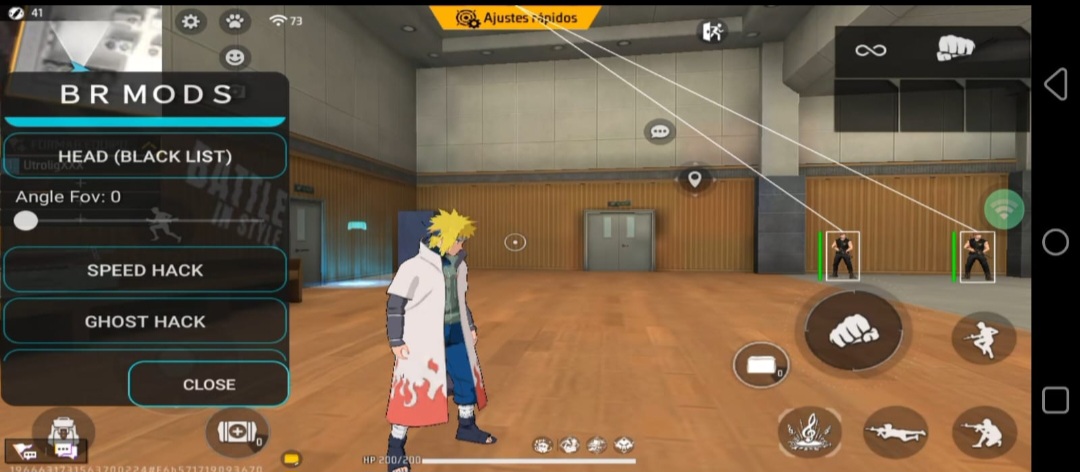The image size is (1080, 472).
Task: Open the chat speech bubble
Action: click(658, 131)
